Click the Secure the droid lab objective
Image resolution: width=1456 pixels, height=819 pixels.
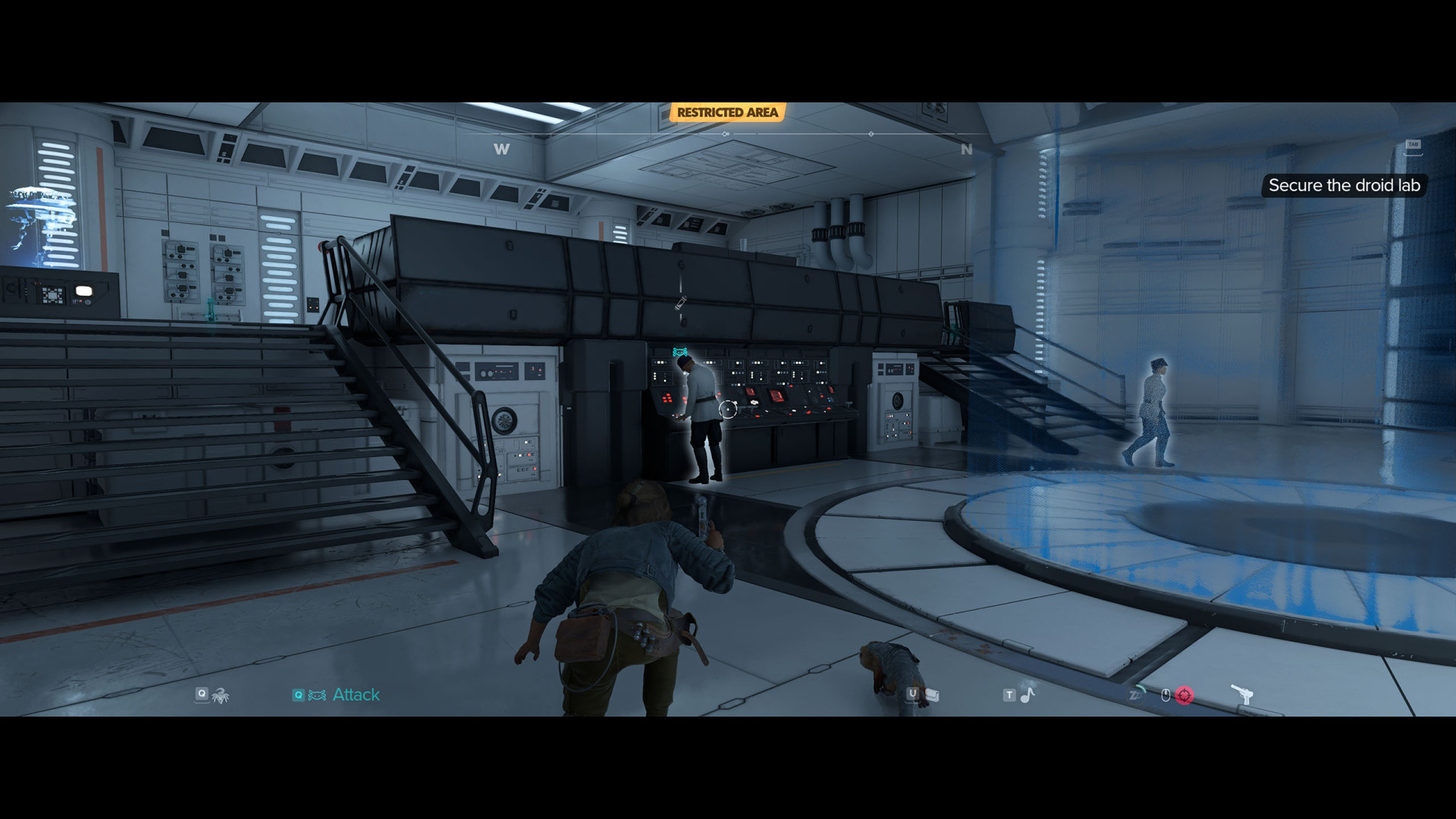tap(1344, 186)
